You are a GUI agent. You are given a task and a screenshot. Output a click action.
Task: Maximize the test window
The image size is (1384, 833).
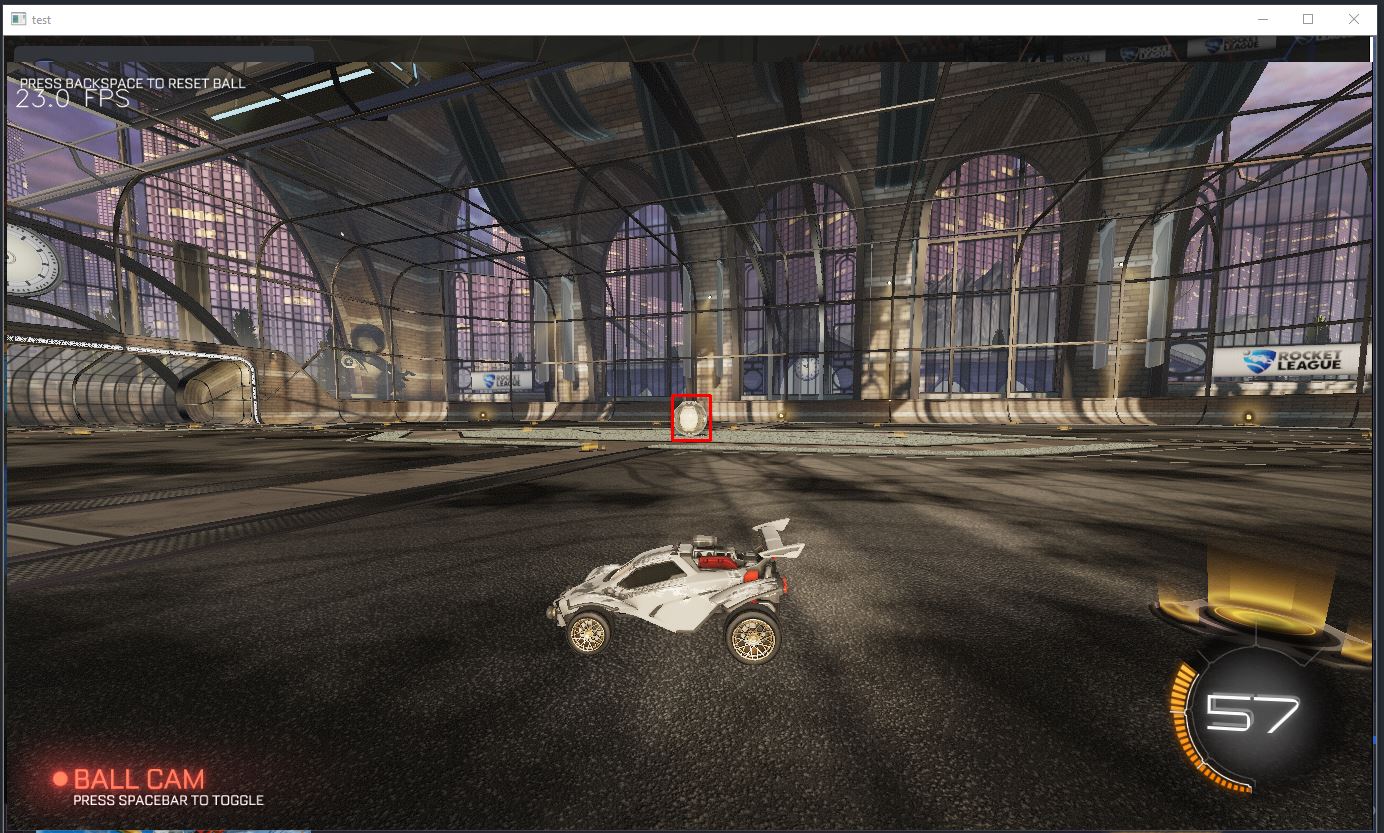(x=1306, y=18)
